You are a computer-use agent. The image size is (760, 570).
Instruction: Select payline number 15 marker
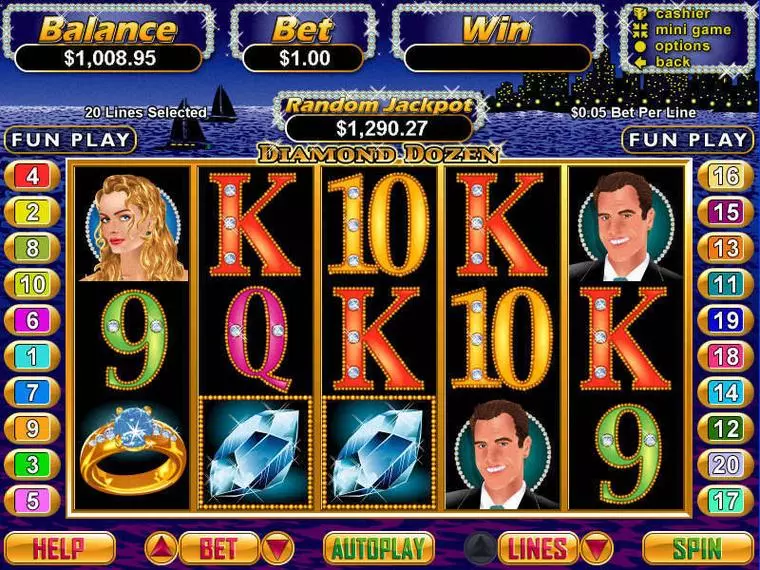[727, 212]
